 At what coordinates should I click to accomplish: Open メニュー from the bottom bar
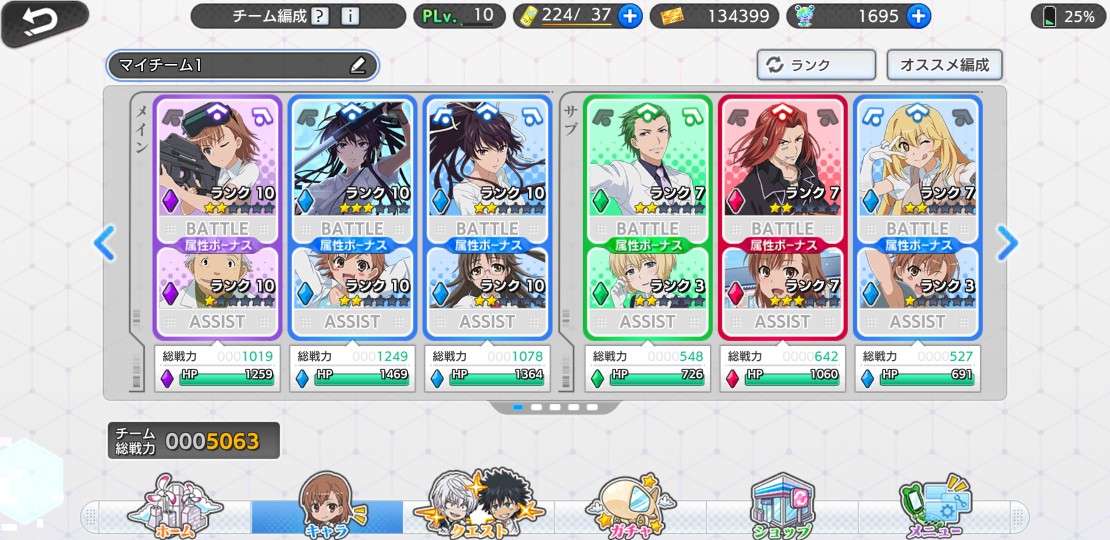tap(935, 510)
